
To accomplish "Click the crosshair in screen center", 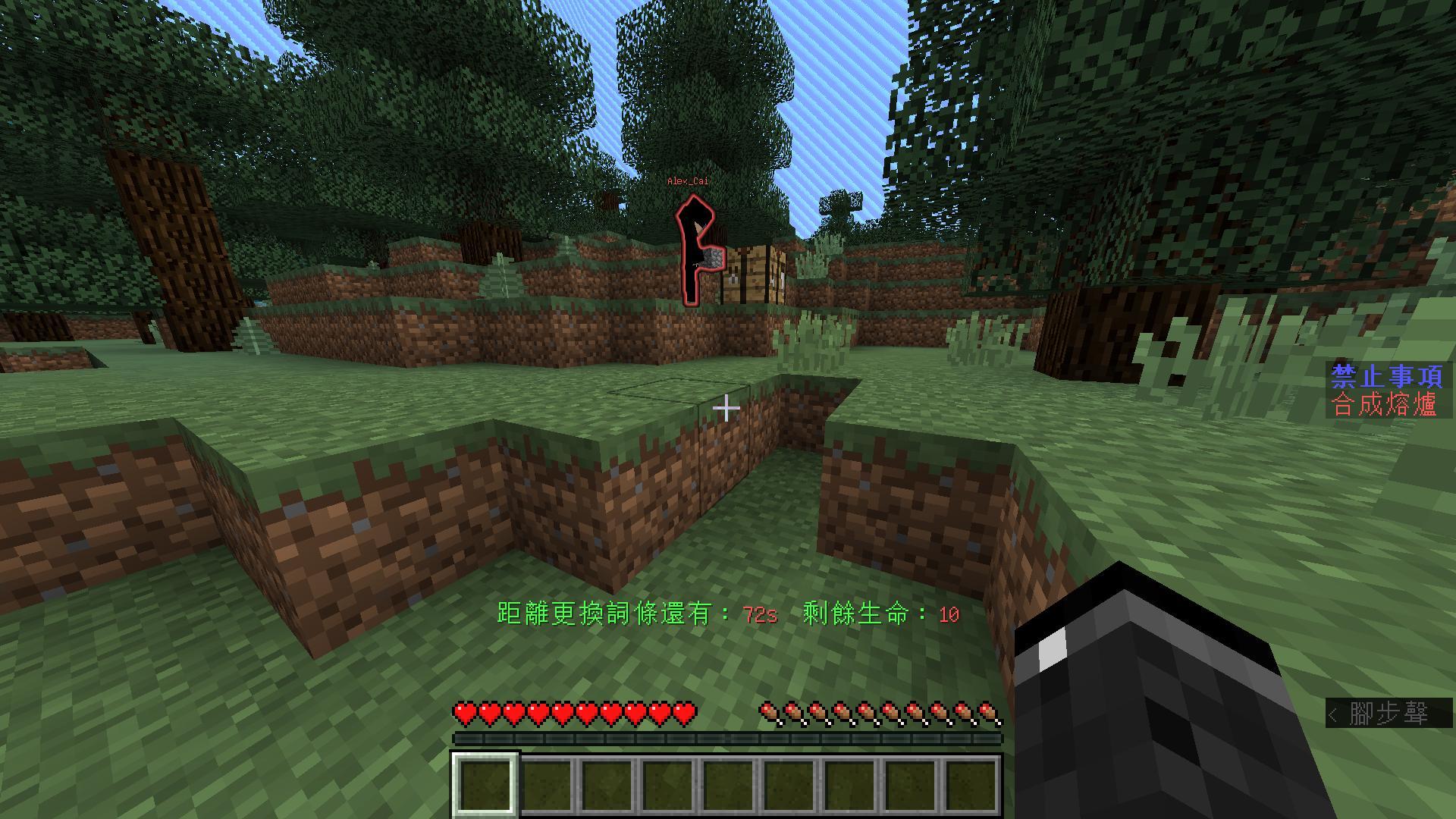I will [728, 409].
